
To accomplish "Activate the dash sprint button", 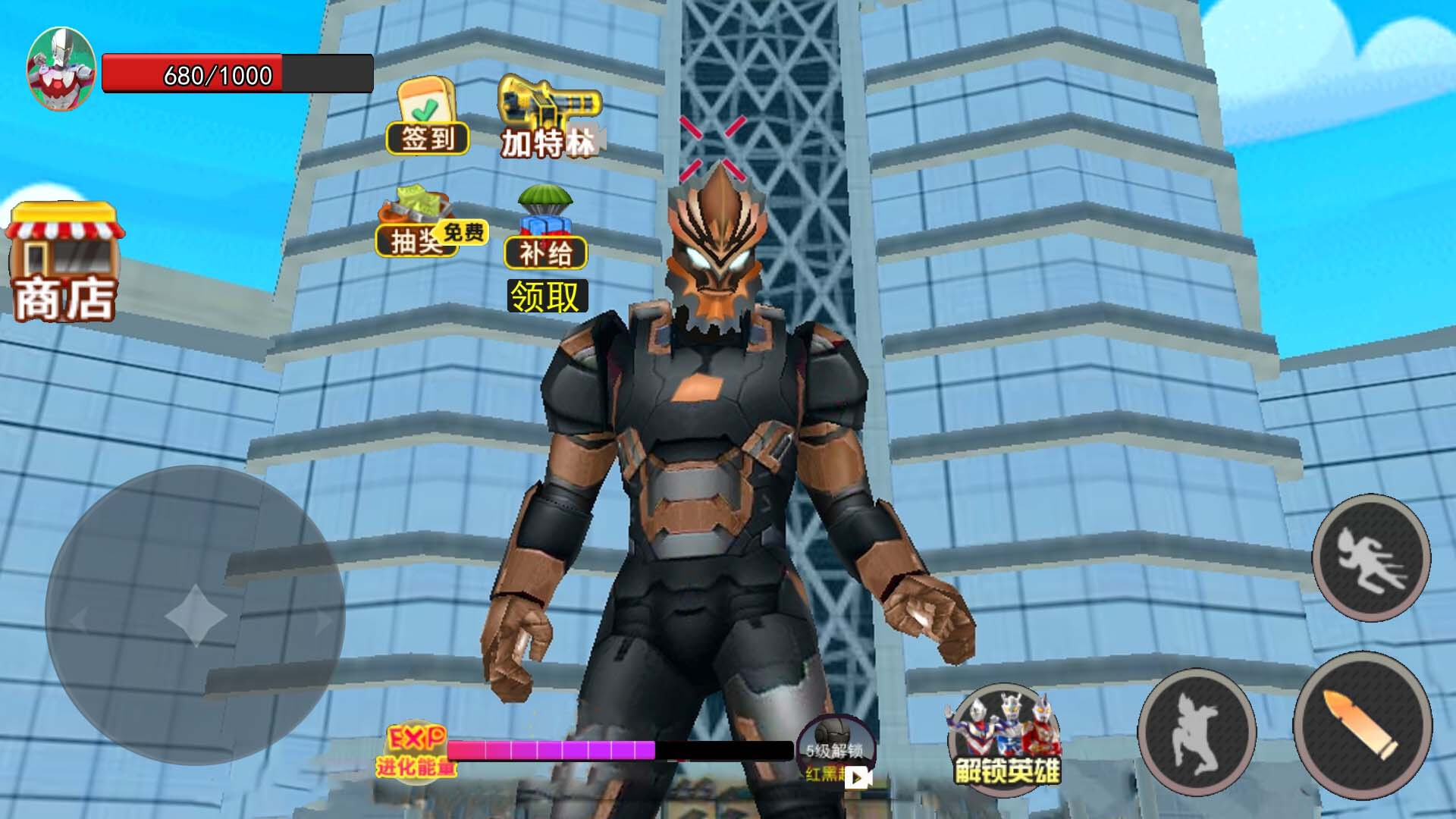I will (1371, 557).
